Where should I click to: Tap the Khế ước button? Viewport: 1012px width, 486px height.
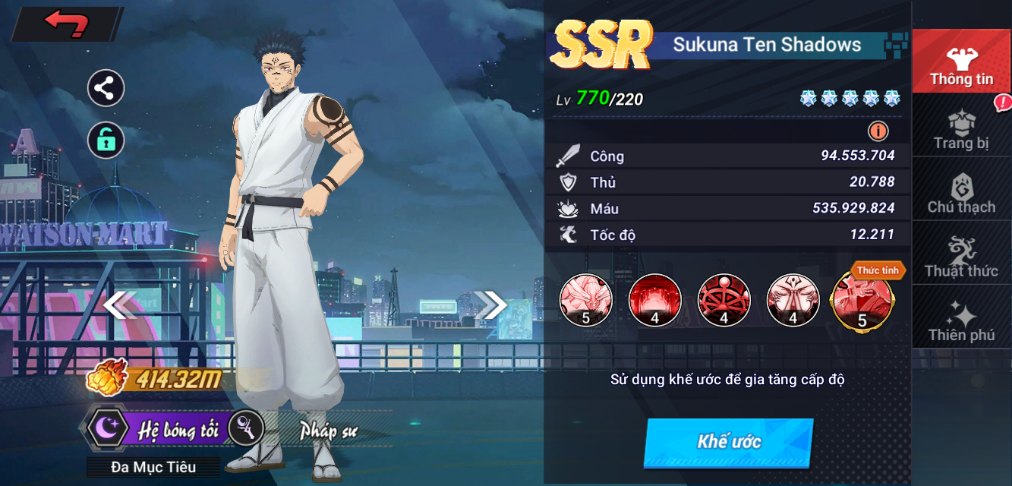click(728, 442)
